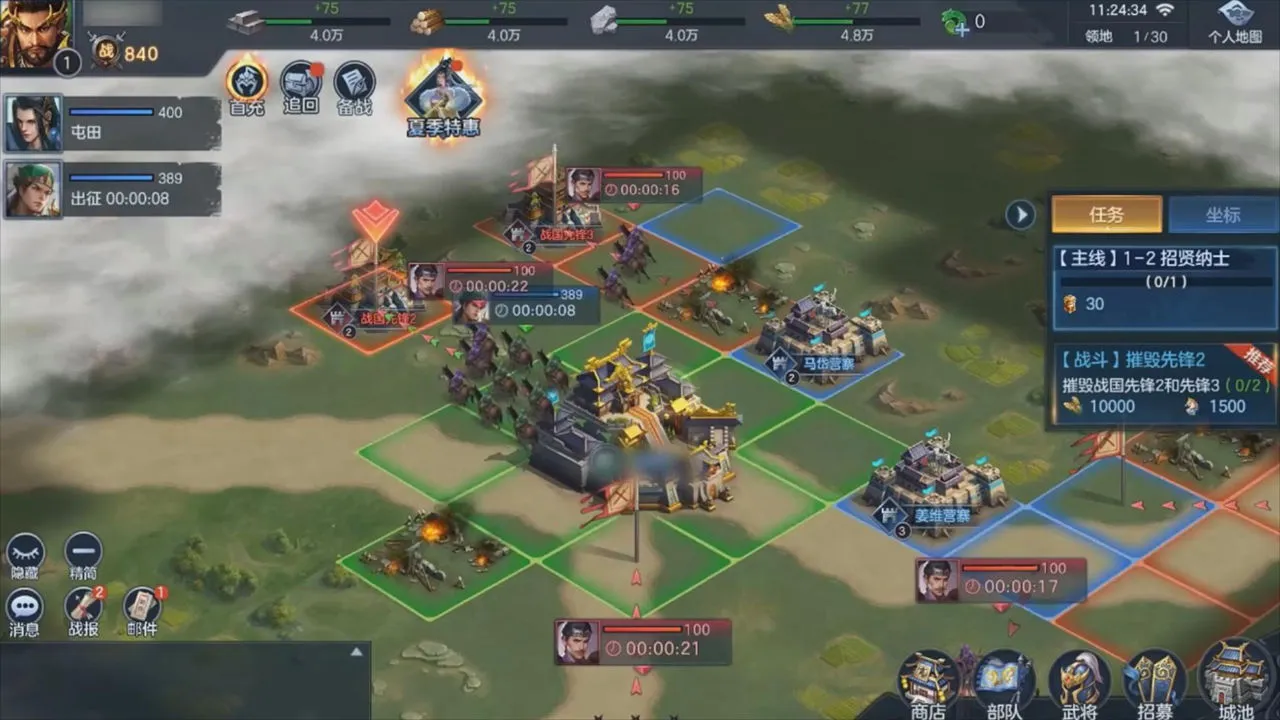Toggle the 精简 simplified view button
1280x720 pixels.
[83, 556]
